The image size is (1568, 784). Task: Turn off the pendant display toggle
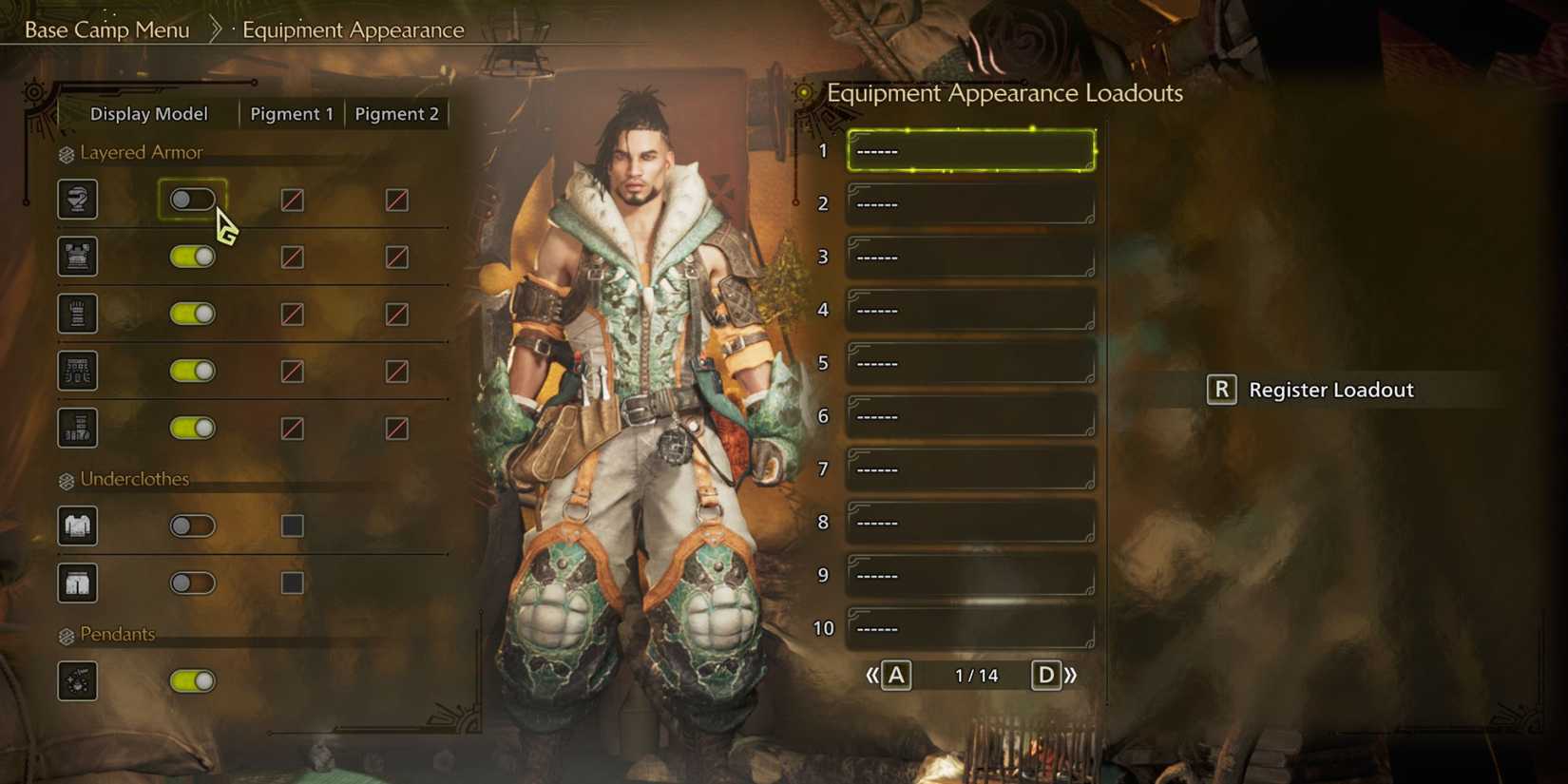(193, 680)
